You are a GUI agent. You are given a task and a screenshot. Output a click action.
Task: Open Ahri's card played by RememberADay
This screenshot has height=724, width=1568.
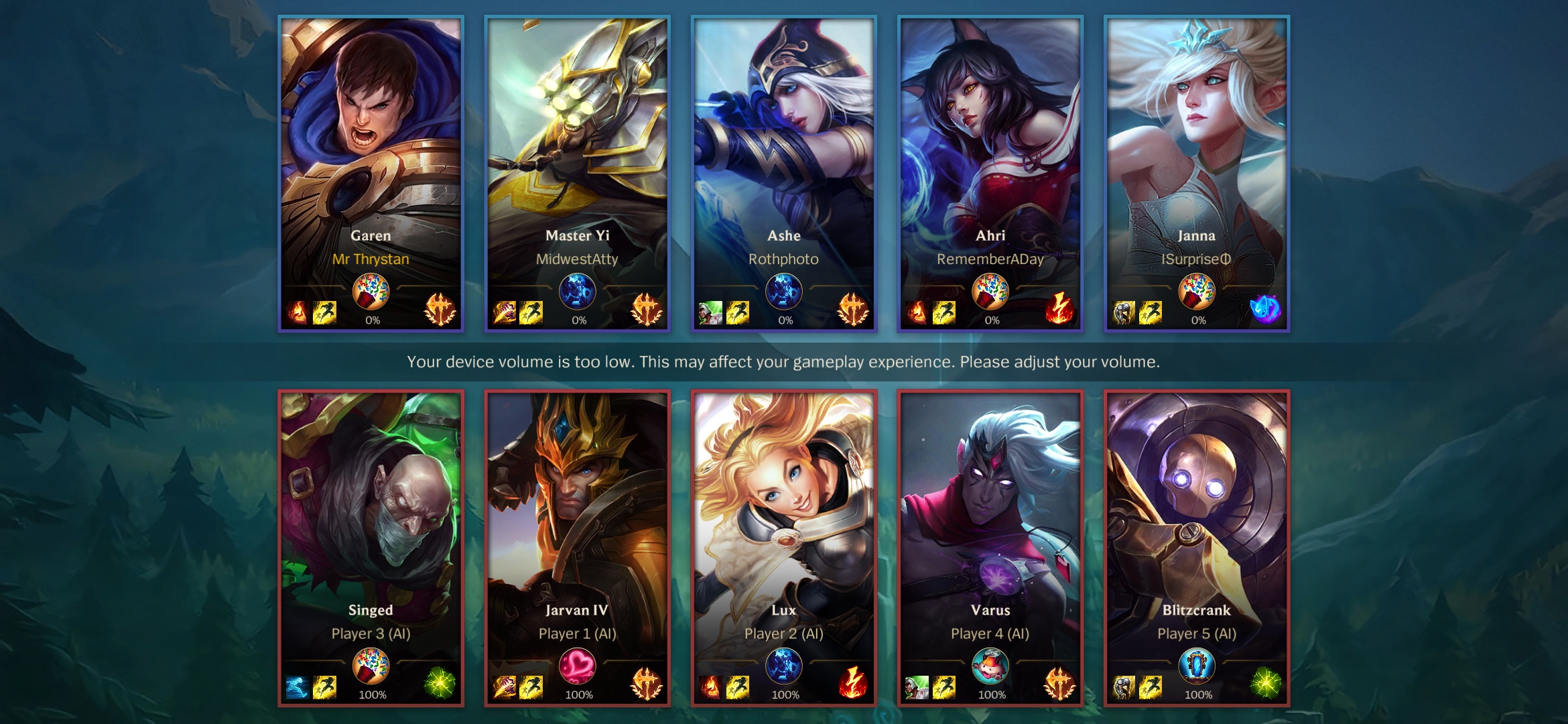tap(990, 147)
